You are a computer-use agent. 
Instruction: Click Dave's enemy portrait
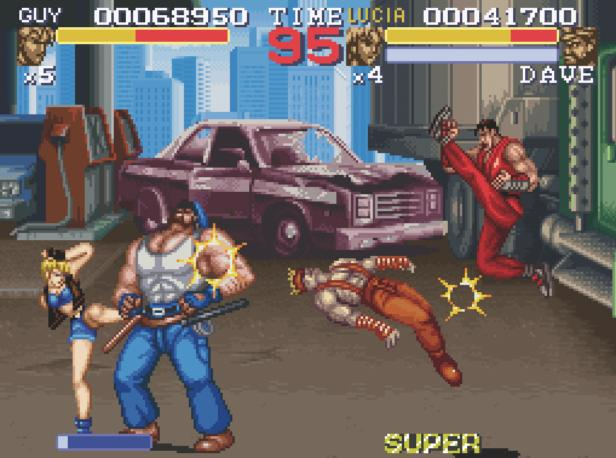click(578, 45)
